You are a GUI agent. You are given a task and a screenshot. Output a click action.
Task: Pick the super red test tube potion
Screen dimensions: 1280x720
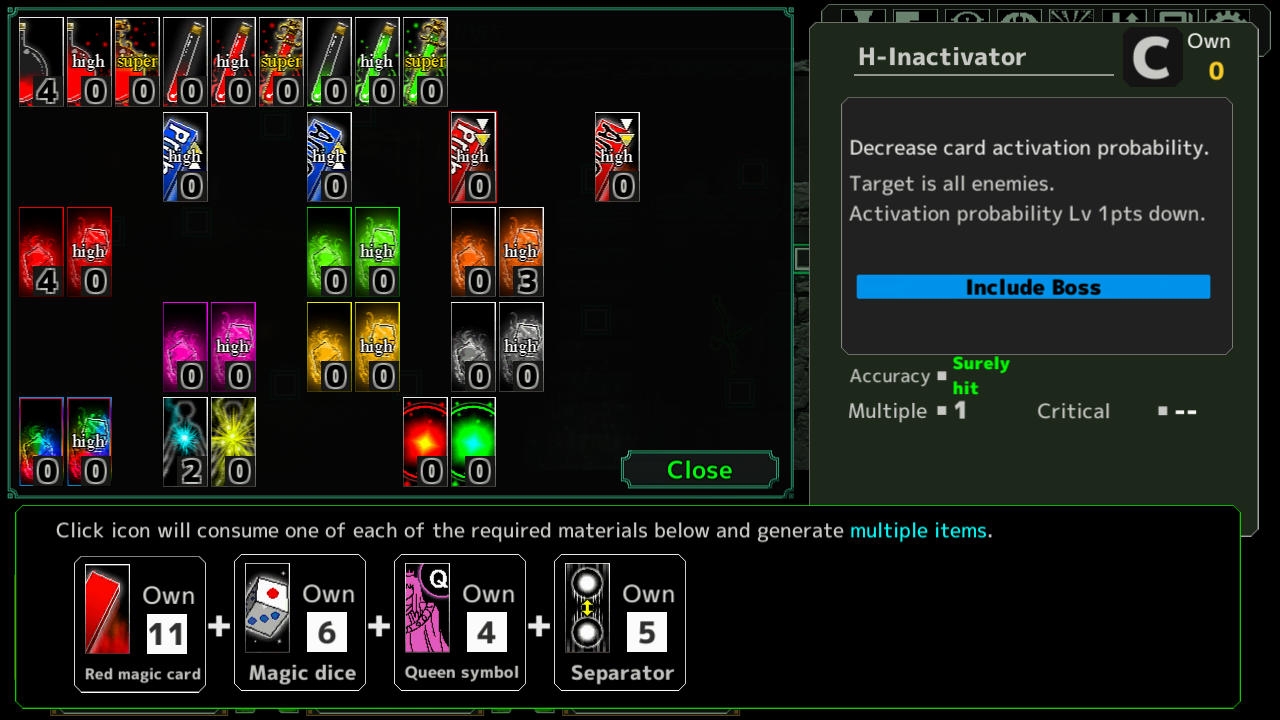[281, 62]
